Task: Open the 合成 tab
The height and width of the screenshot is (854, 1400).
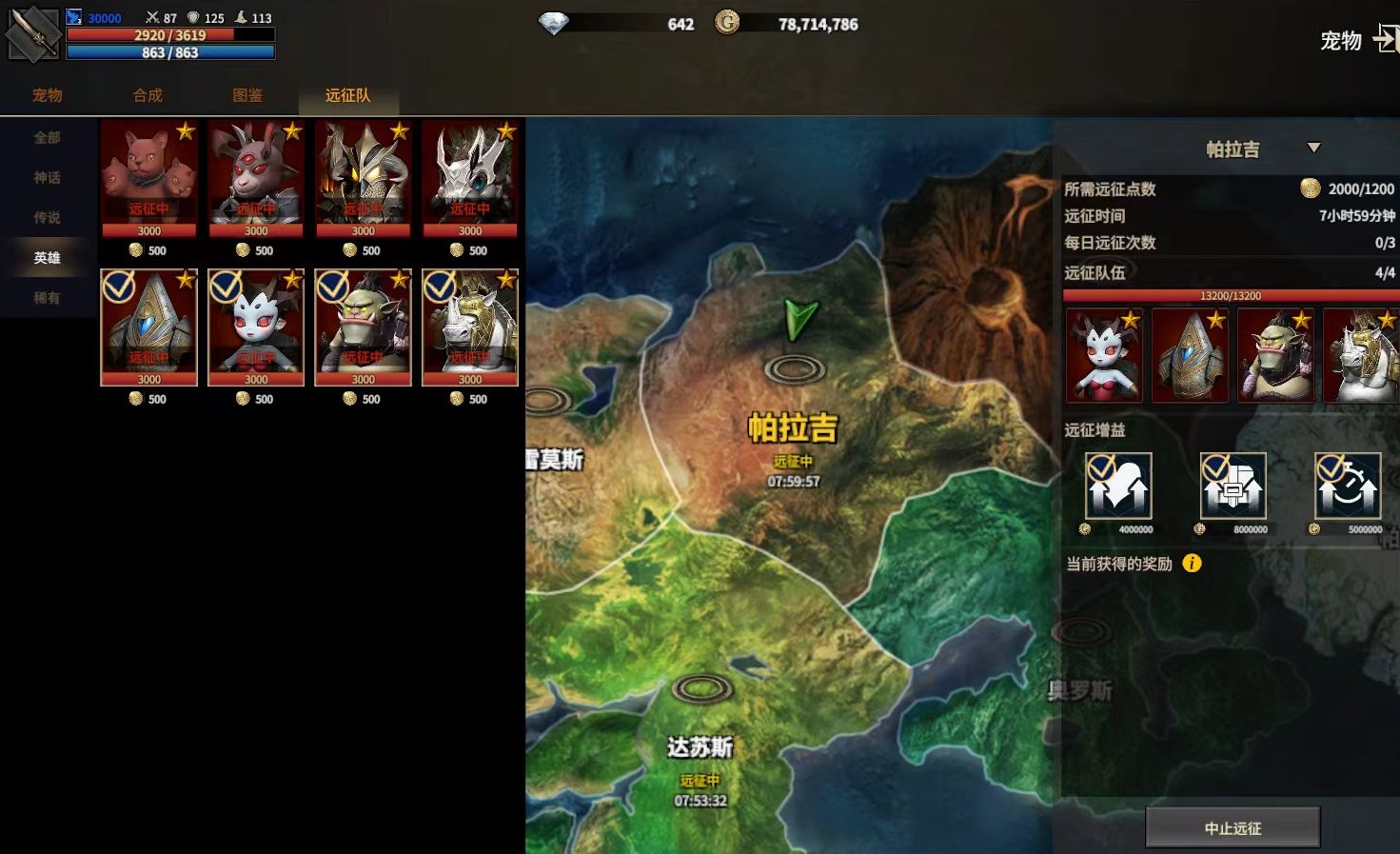Action: tap(148, 95)
